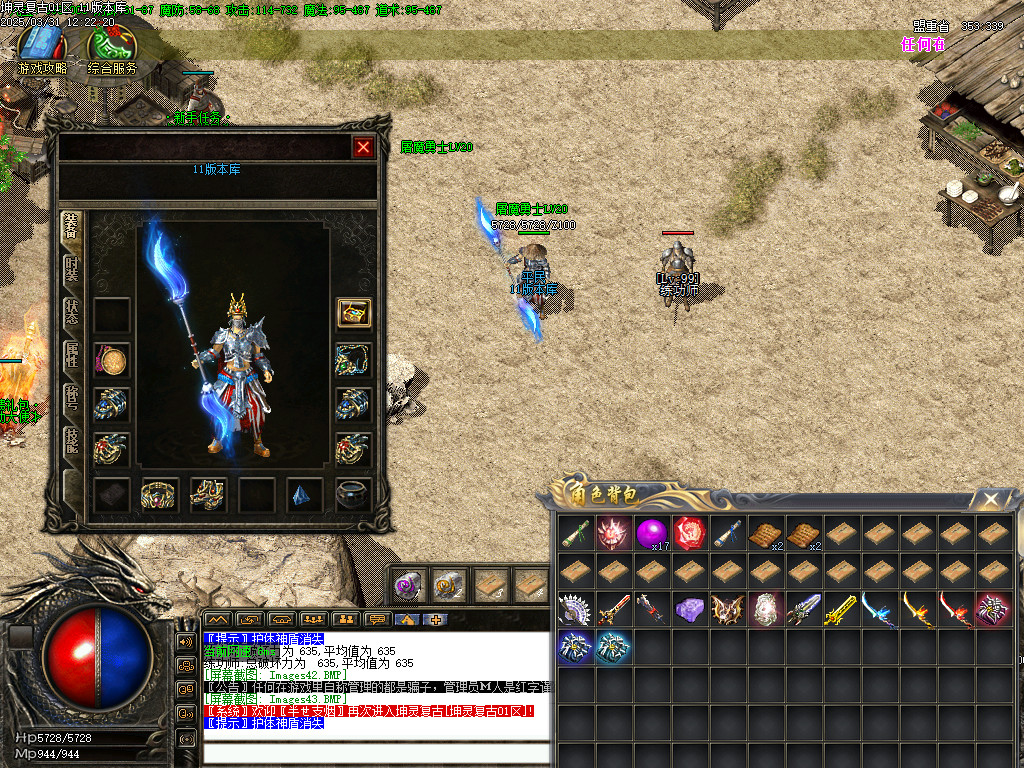Select the purple orb stack of 17
This screenshot has height=768, width=1024.
click(x=651, y=533)
